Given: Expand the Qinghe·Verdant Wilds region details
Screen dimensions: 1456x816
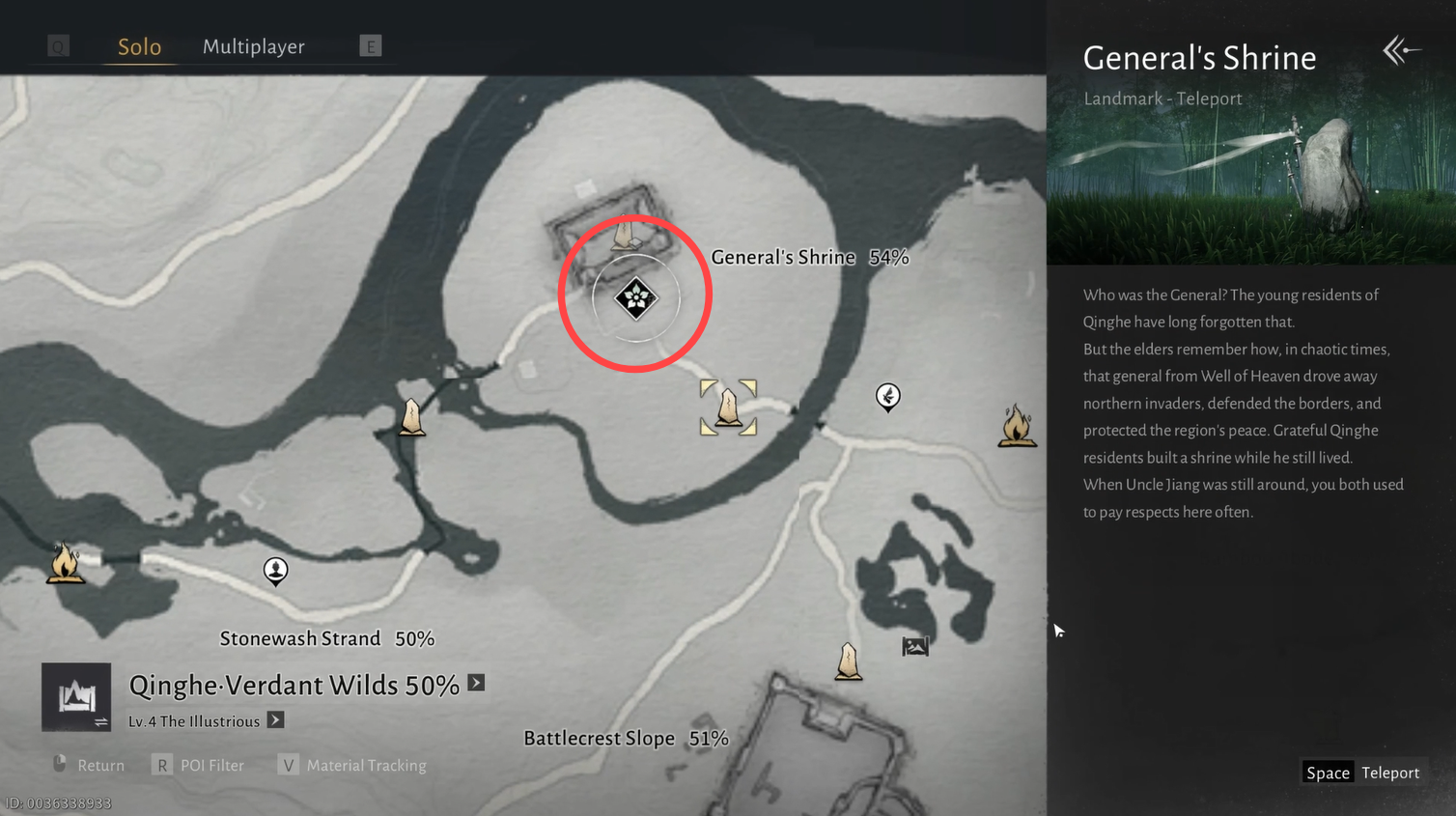Looking at the screenshot, I should 477,683.
